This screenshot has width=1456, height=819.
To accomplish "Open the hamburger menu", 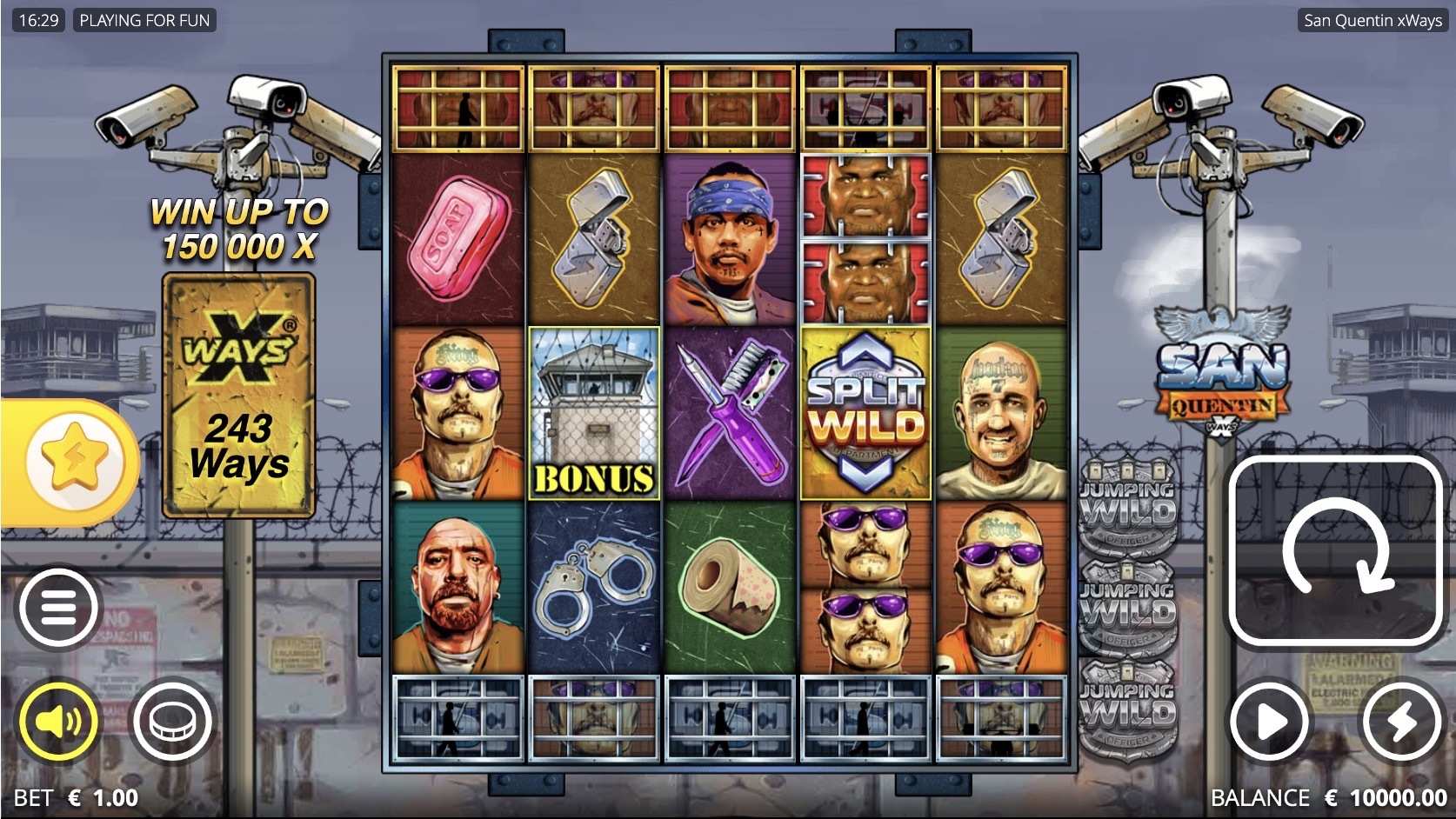I will pos(57,608).
